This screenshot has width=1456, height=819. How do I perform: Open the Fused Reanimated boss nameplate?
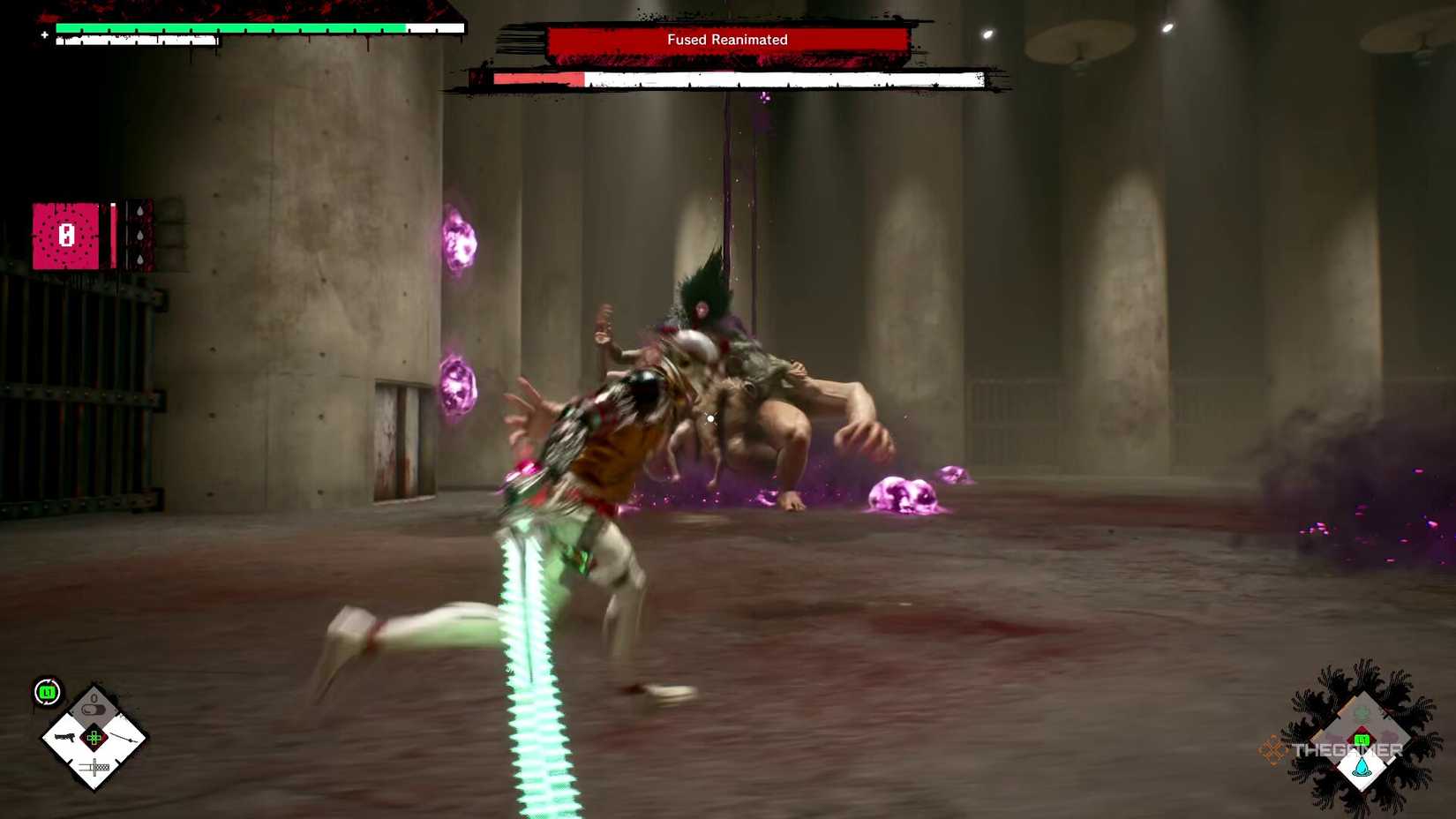coord(728,39)
